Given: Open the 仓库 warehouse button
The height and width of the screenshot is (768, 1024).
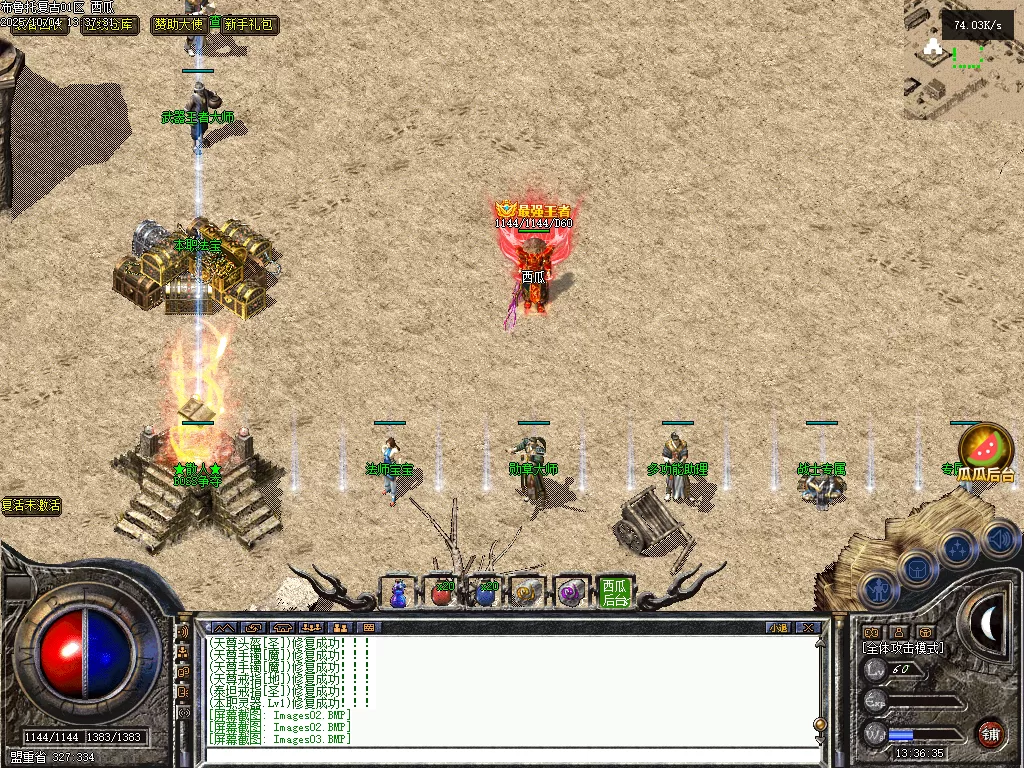Looking at the screenshot, I should [x=108, y=24].
